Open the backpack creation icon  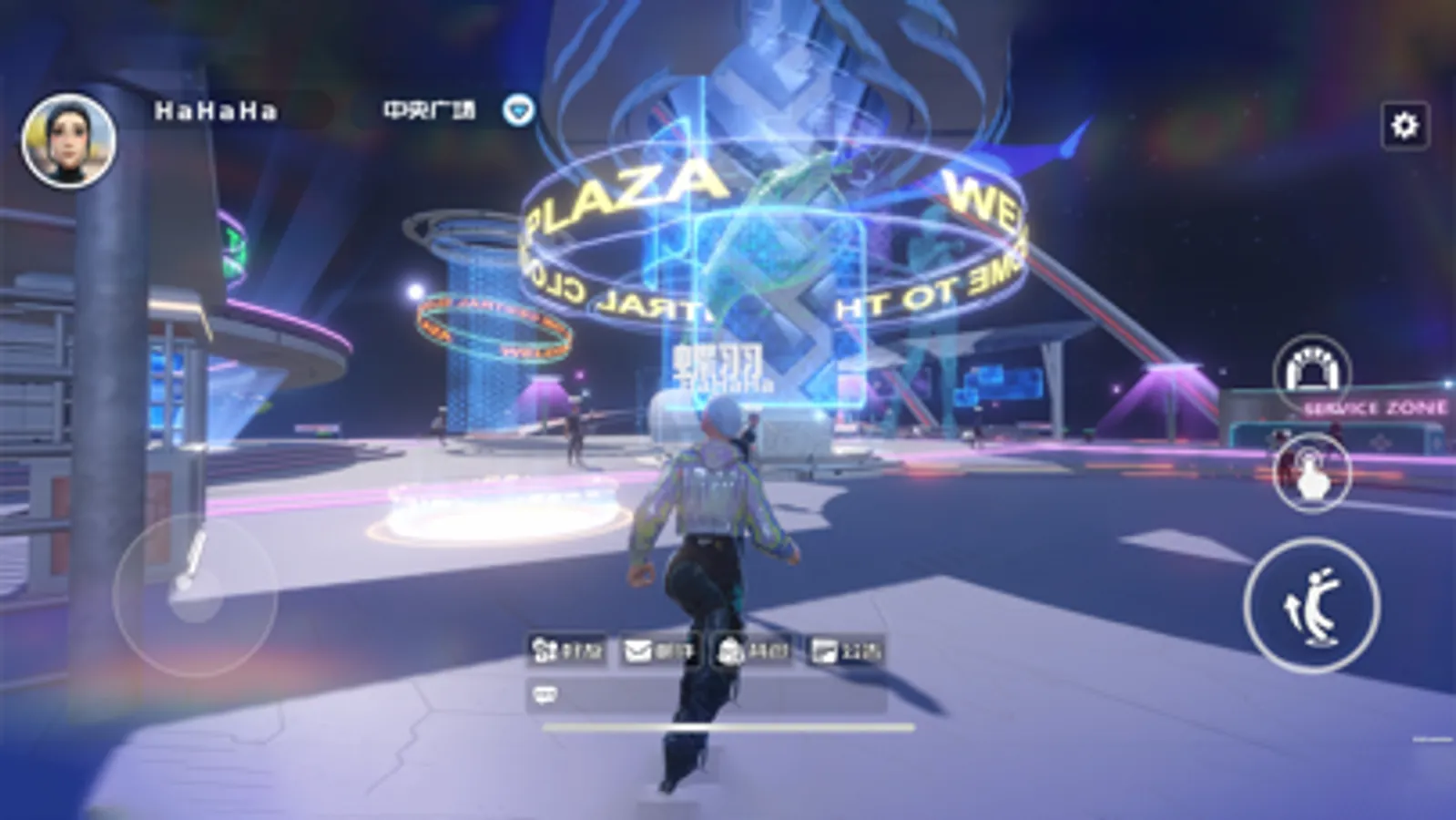(733, 649)
